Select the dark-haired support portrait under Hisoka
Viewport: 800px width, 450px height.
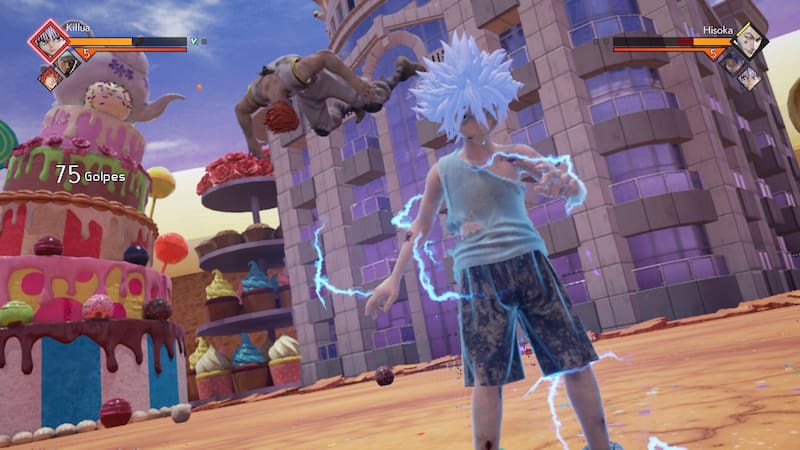(x=732, y=63)
